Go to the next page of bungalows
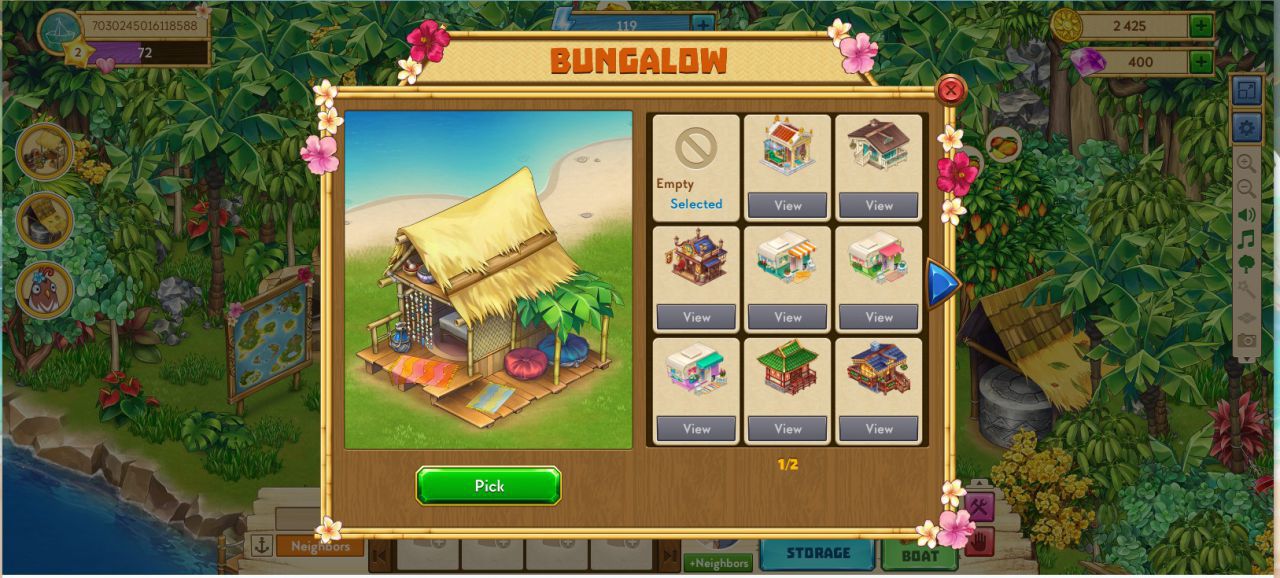This screenshot has width=1280, height=578. pyautogui.click(x=942, y=283)
